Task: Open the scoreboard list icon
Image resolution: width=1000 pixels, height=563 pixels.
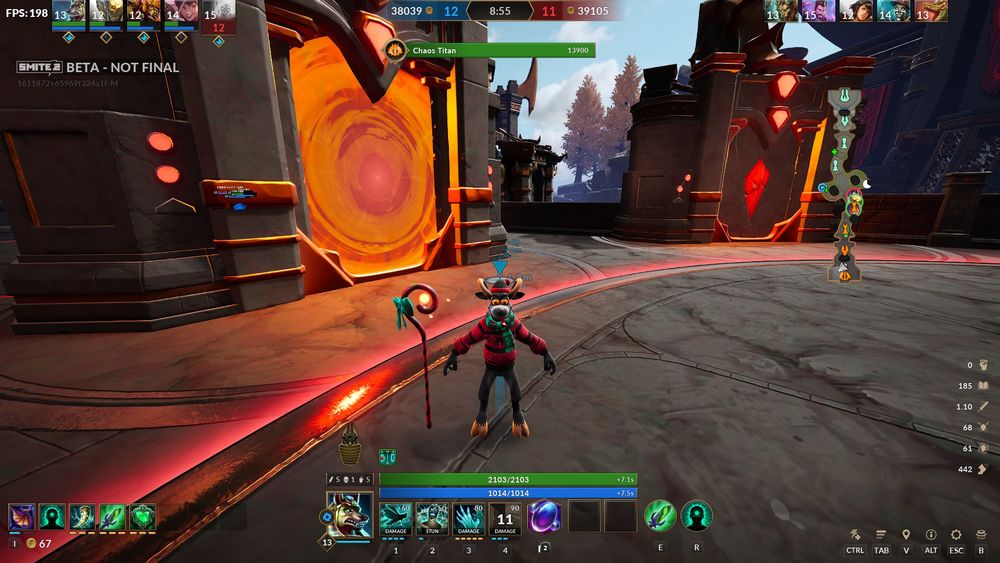Action: [x=881, y=535]
